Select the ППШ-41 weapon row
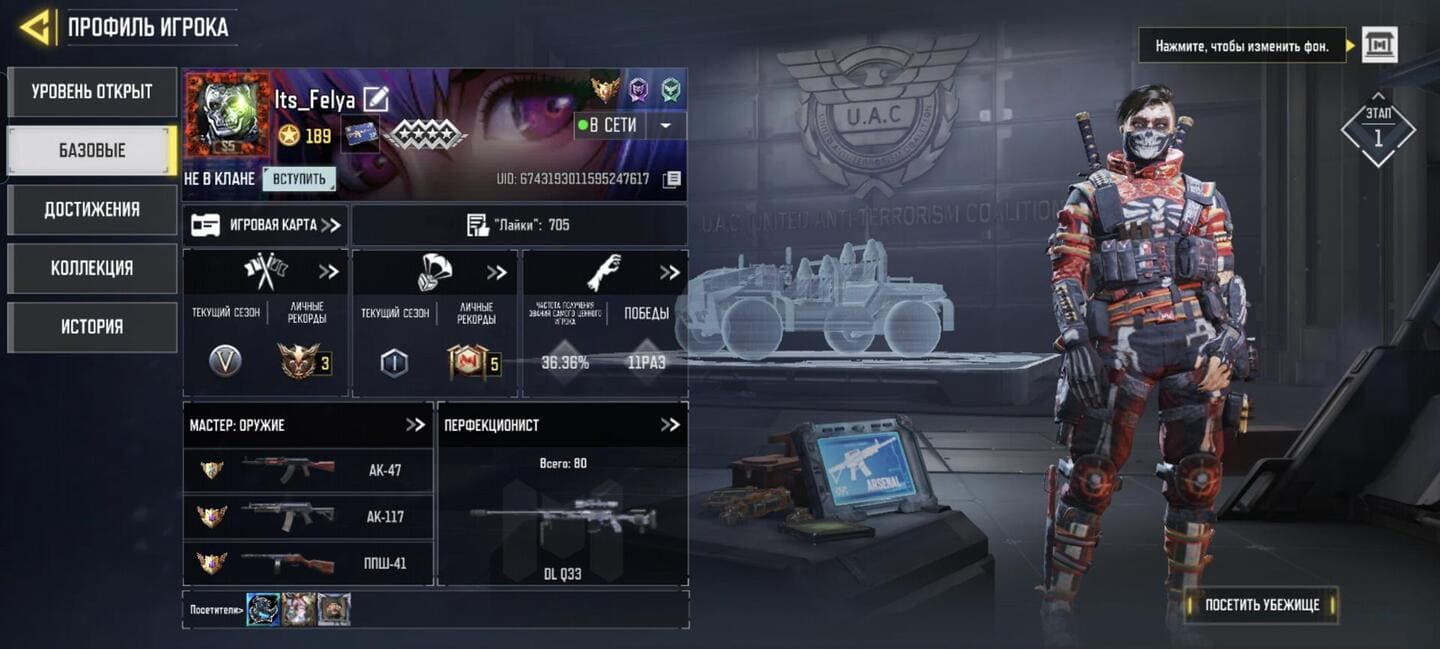The height and width of the screenshot is (649, 1440). point(308,563)
